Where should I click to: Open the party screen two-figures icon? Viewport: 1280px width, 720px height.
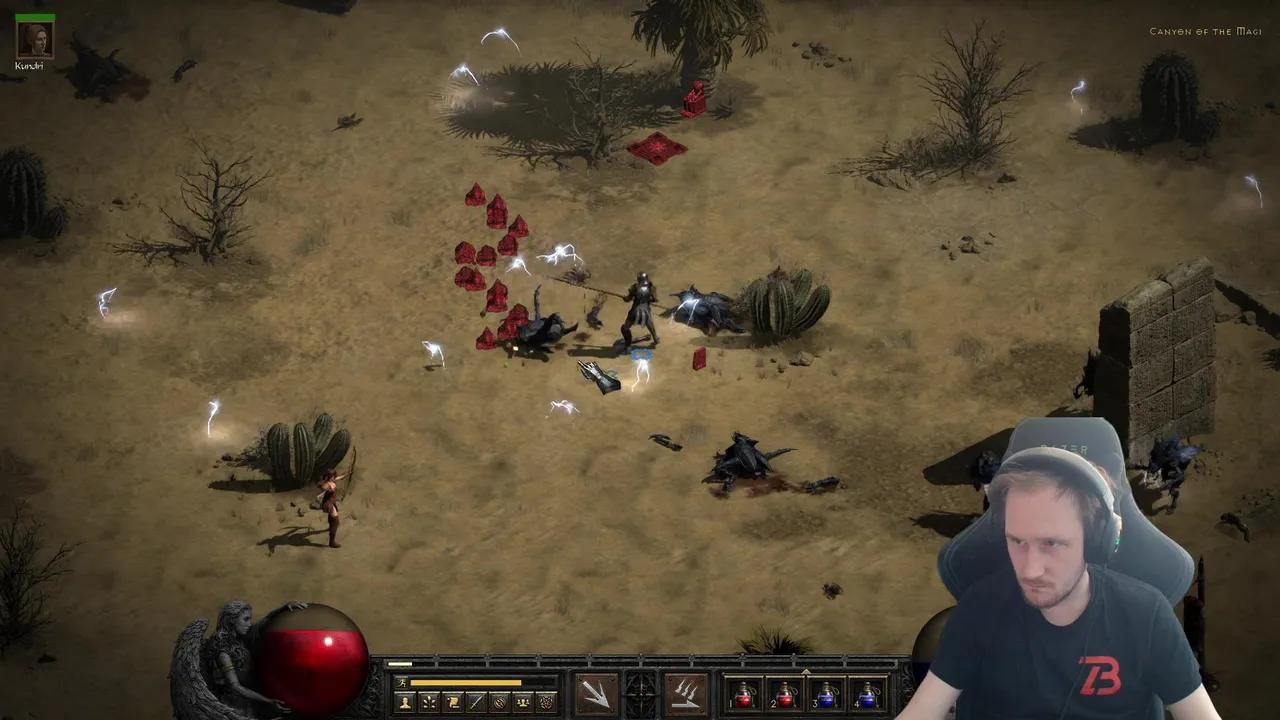[523, 702]
